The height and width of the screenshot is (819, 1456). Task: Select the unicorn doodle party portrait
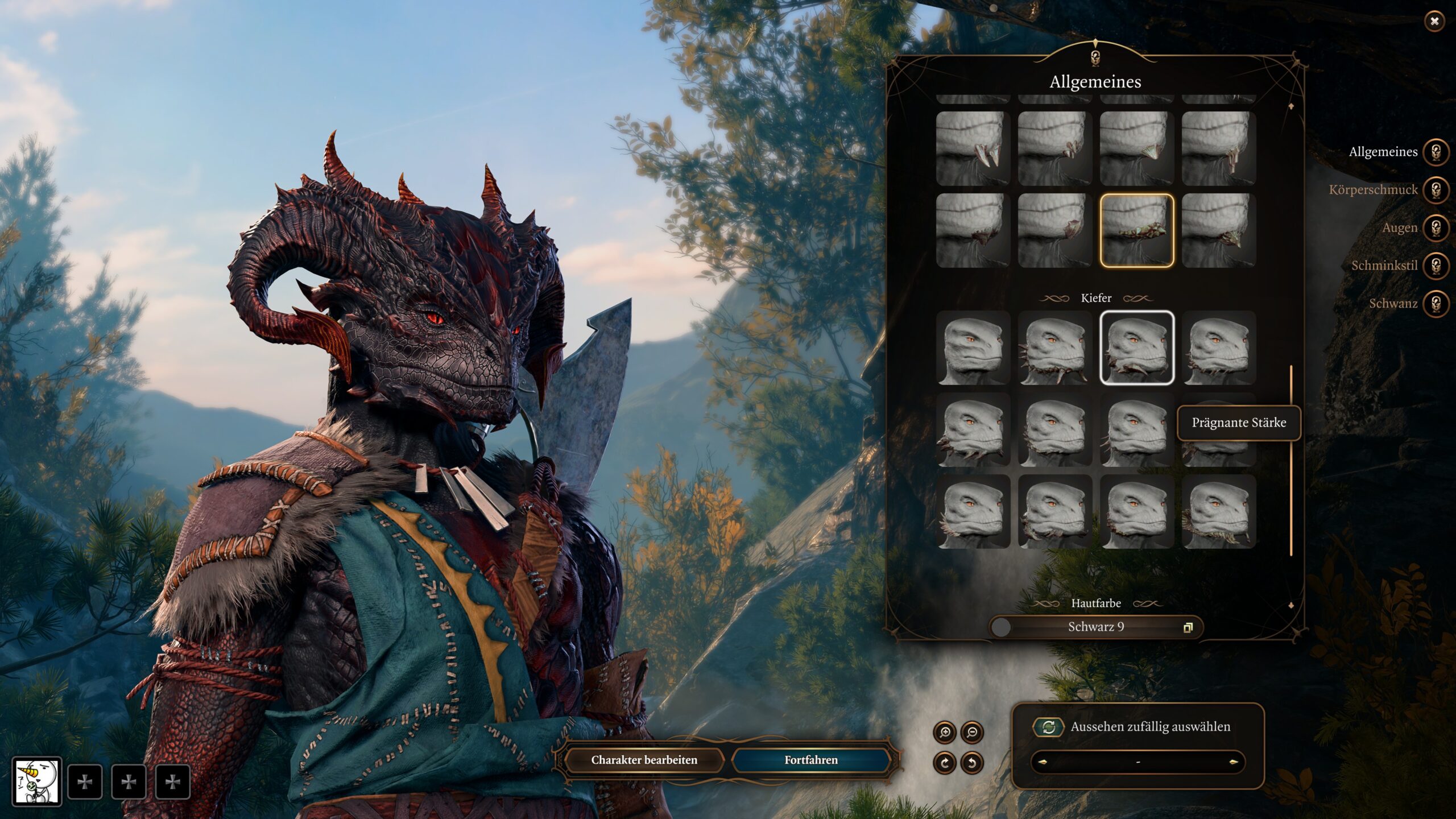[37, 781]
